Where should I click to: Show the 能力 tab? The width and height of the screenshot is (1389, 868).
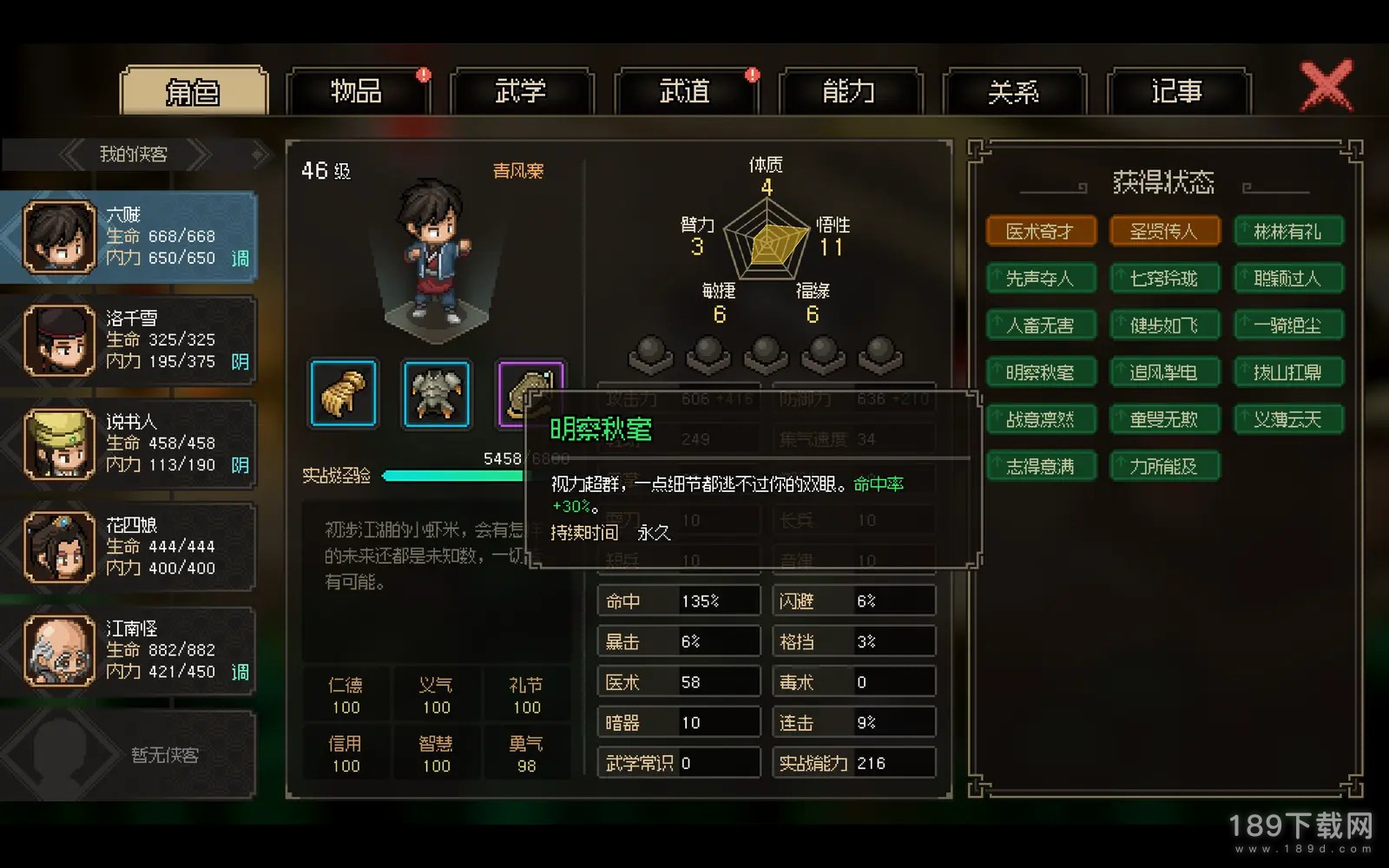[x=849, y=91]
